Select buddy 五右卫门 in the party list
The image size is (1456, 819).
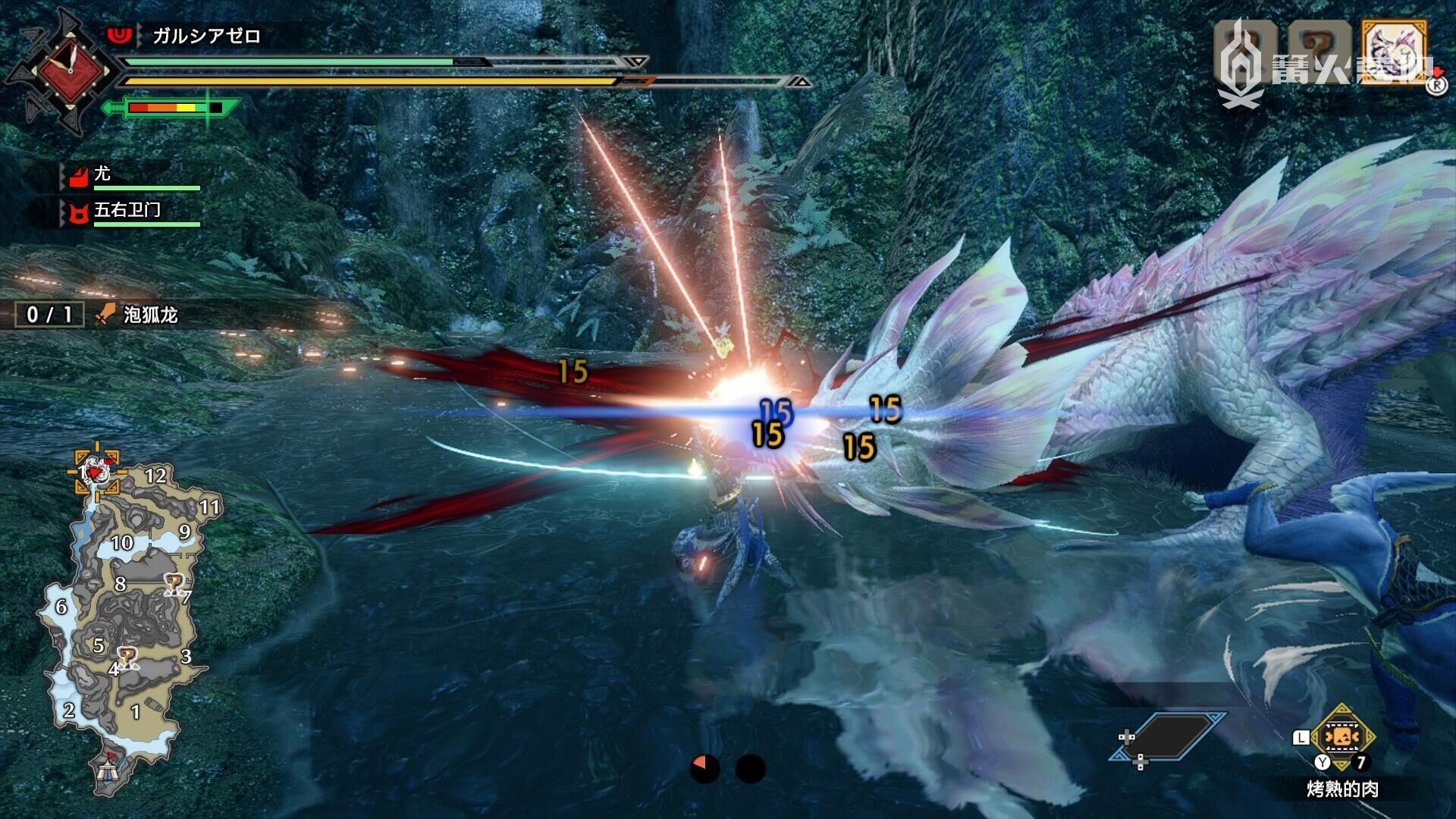tap(127, 211)
